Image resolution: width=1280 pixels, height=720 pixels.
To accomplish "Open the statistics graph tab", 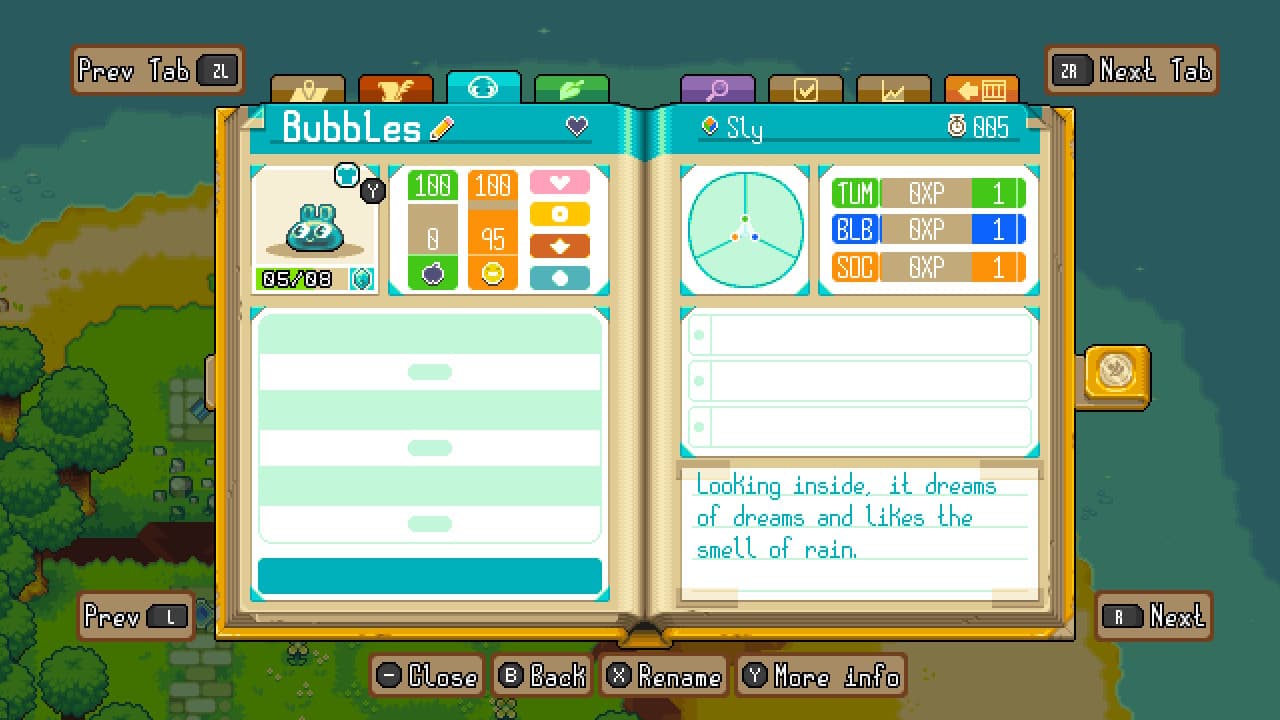I will coord(893,89).
